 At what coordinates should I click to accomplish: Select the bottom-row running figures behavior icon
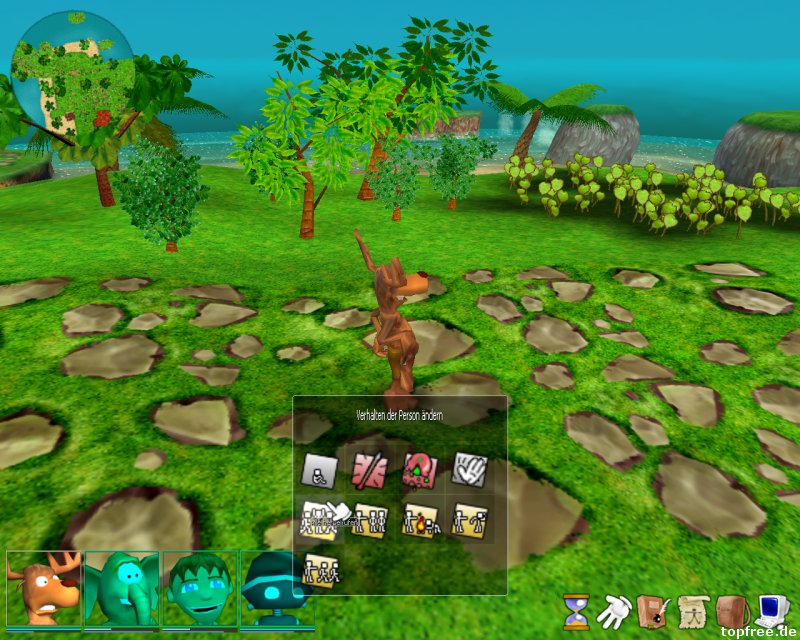pos(320,568)
